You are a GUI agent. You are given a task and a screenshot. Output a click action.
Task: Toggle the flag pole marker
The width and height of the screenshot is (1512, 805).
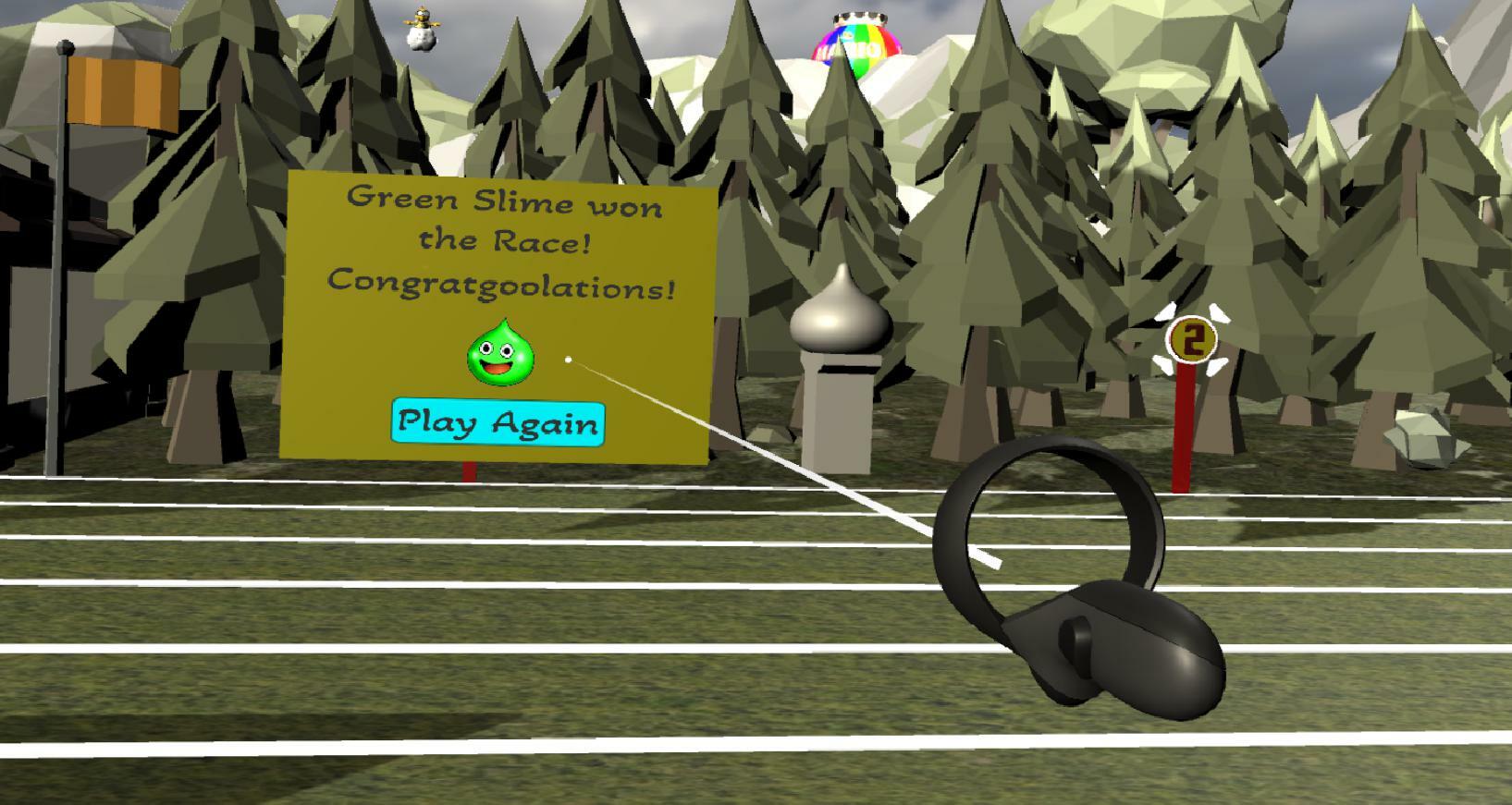(65, 277)
